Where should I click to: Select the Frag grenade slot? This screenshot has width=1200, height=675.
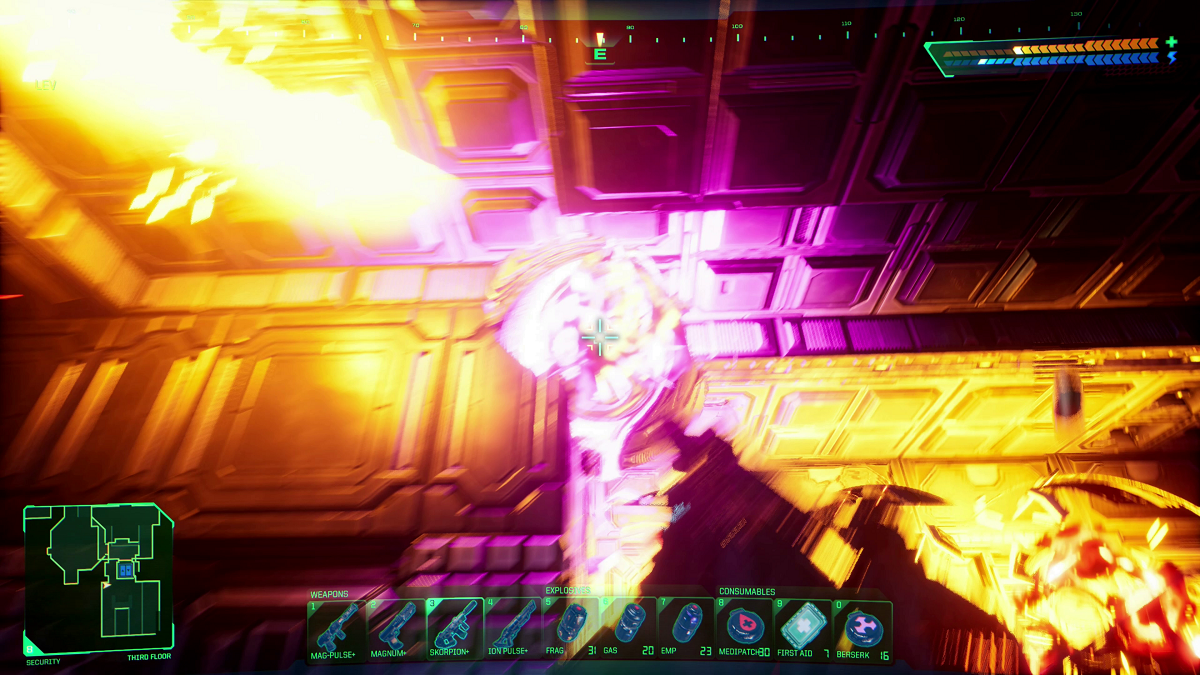click(570, 629)
